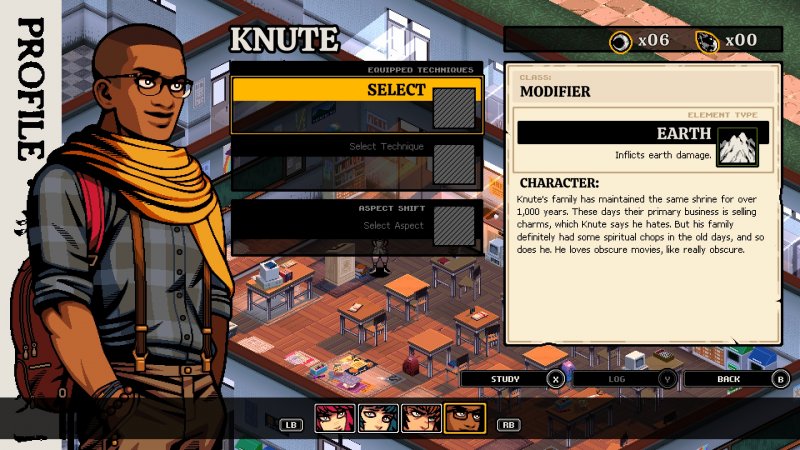Choose the highlighted Select technique slot
The width and height of the screenshot is (800, 450).
356,104
